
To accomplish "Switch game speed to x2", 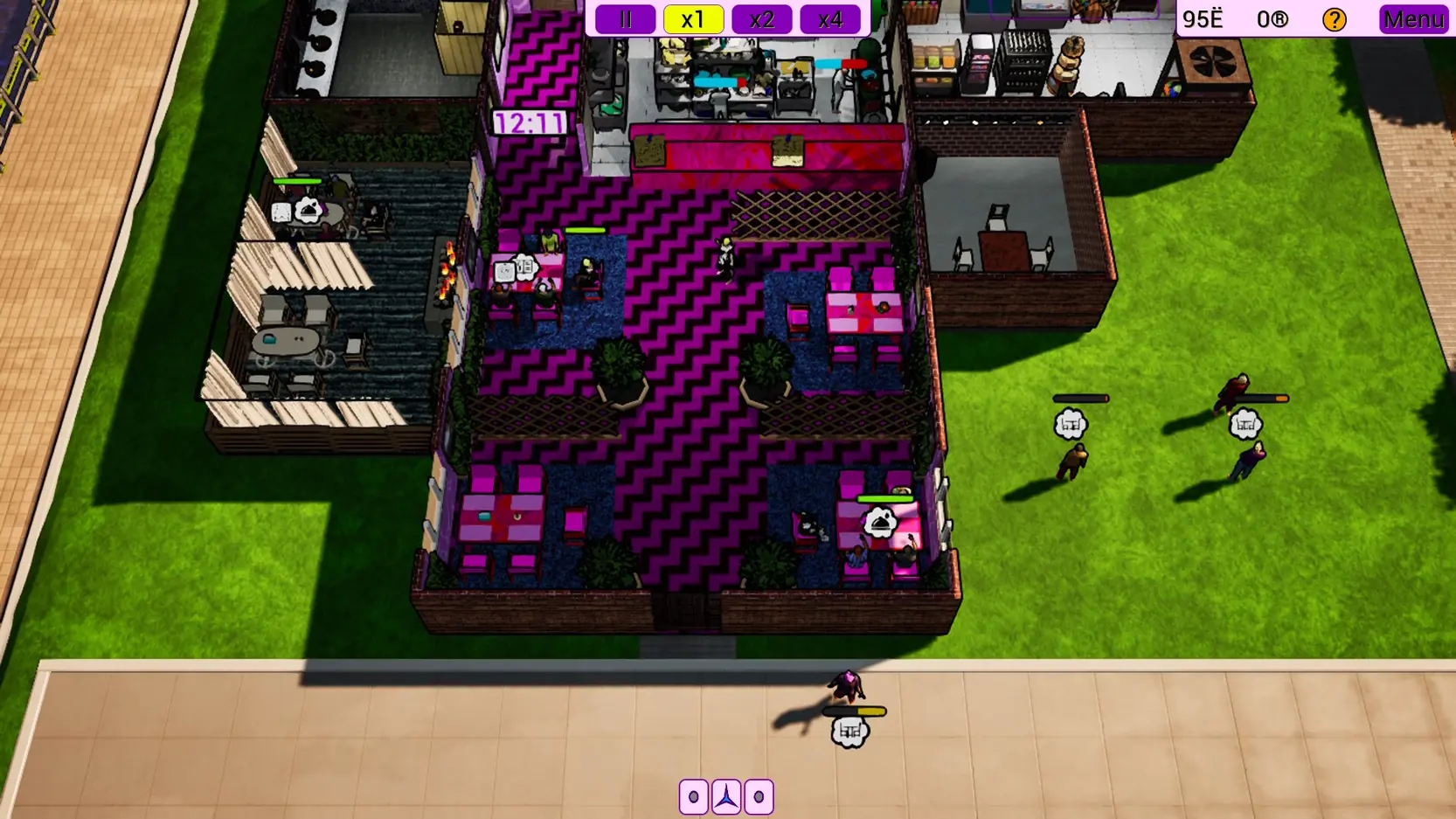I will [761, 19].
